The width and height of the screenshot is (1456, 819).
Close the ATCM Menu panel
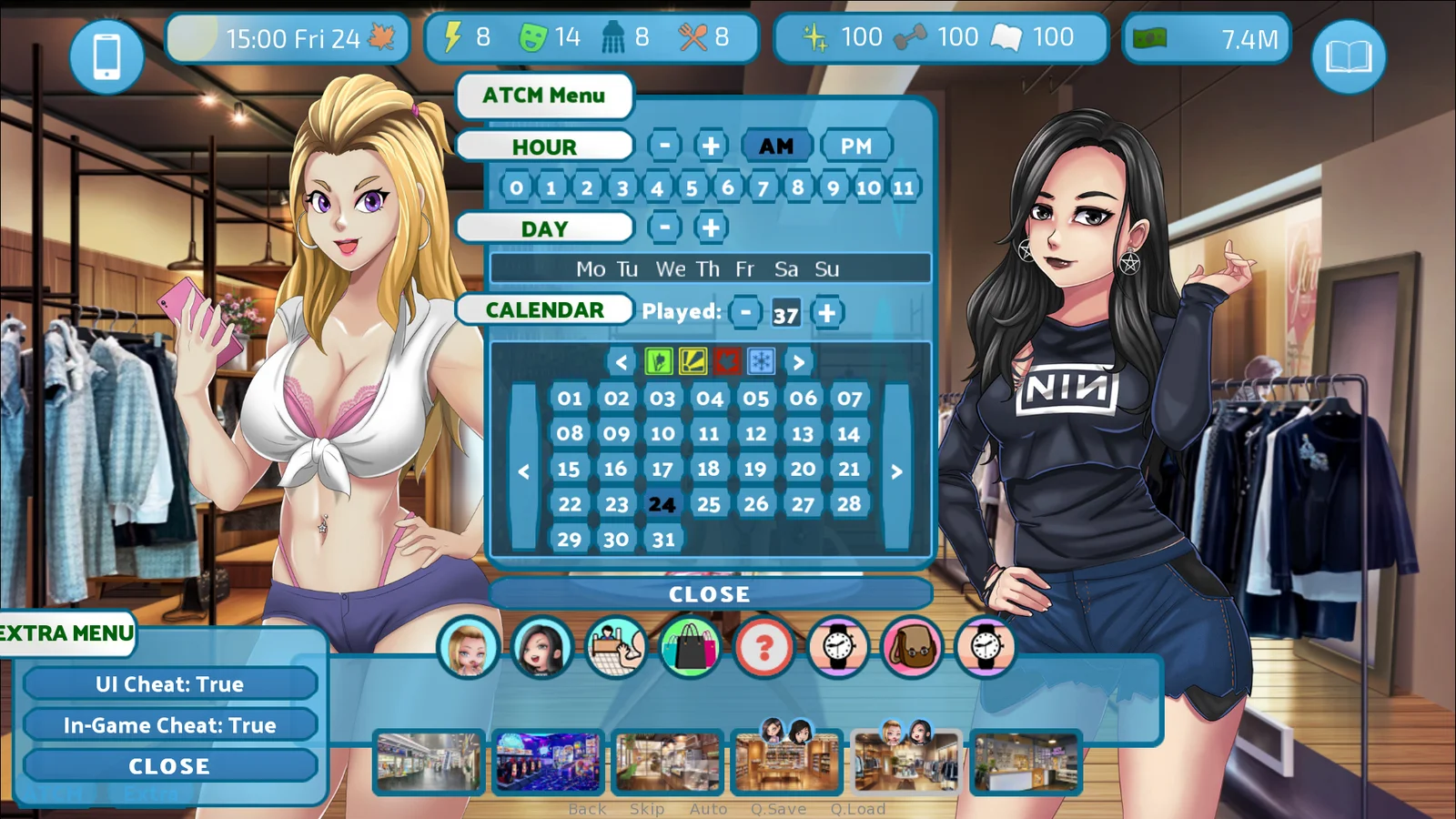(x=710, y=594)
